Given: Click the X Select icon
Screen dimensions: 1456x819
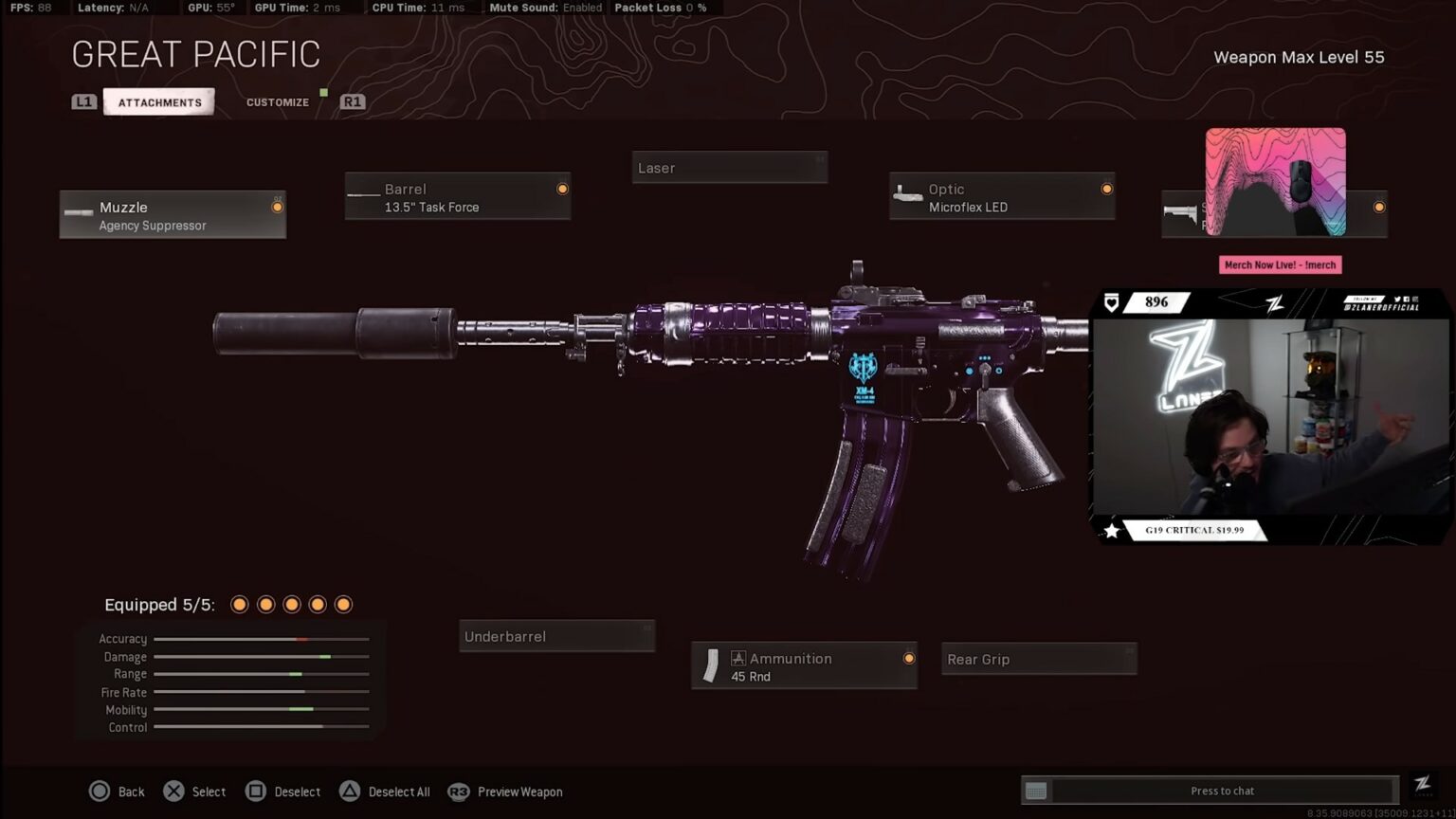Looking at the screenshot, I should click(x=173, y=791).
